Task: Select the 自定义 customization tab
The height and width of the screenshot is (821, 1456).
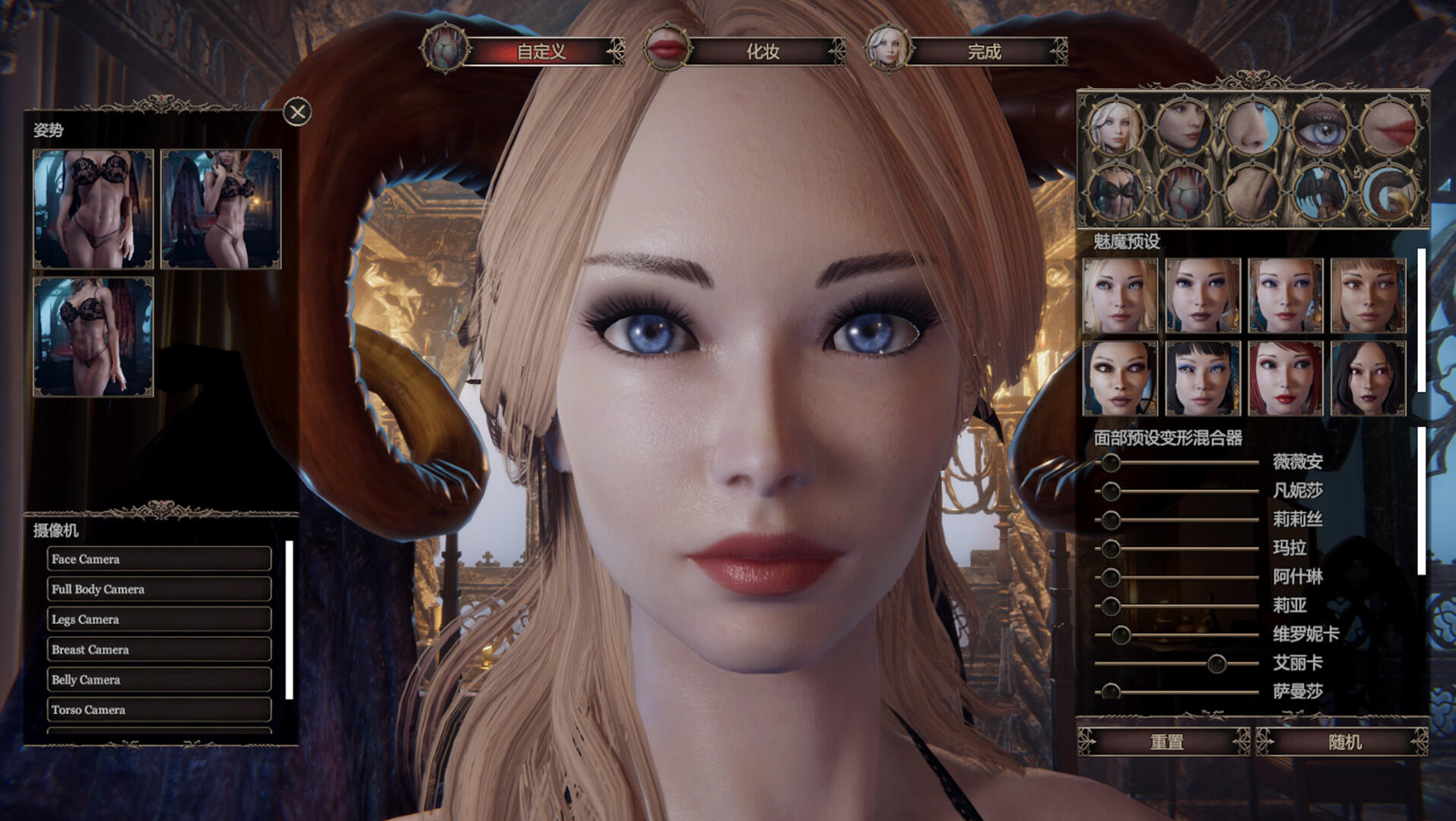Action: 542,53
